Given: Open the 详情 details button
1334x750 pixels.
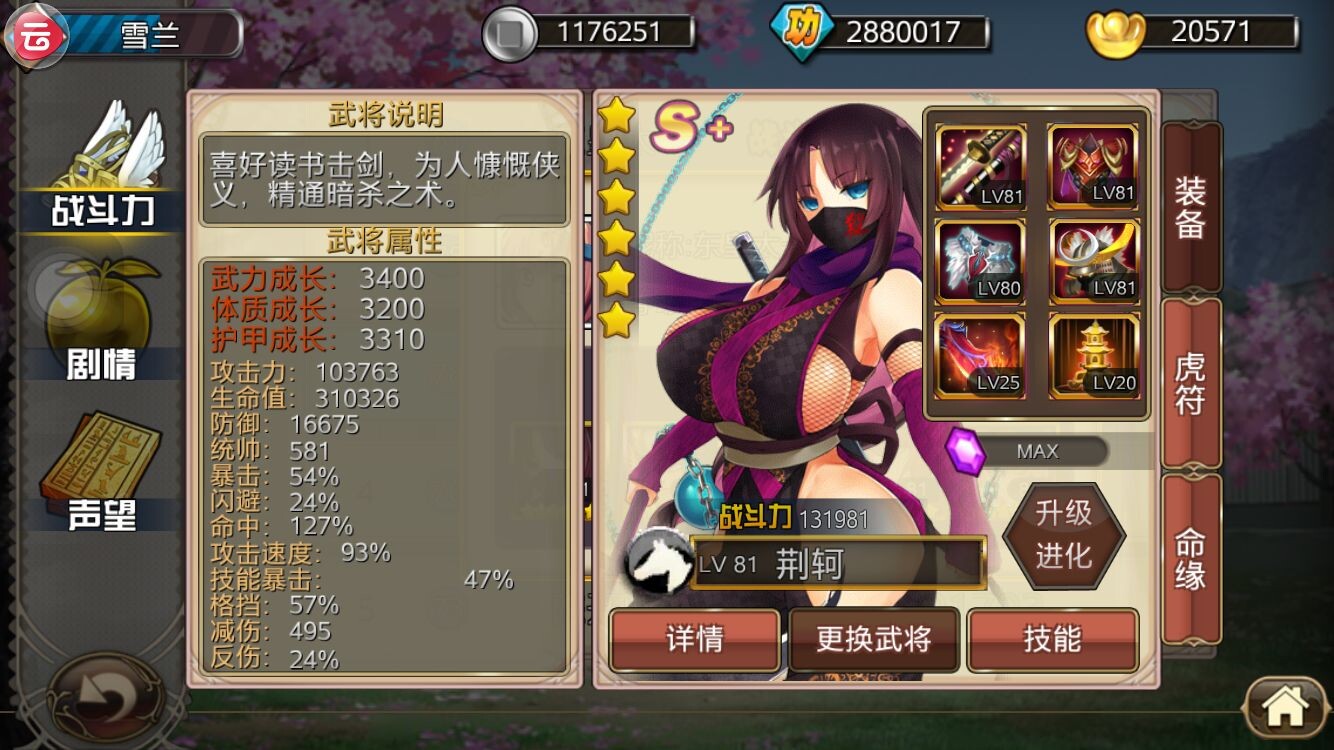Looking at the screenshot, I should pyautogui.click(x=694, y=640).
